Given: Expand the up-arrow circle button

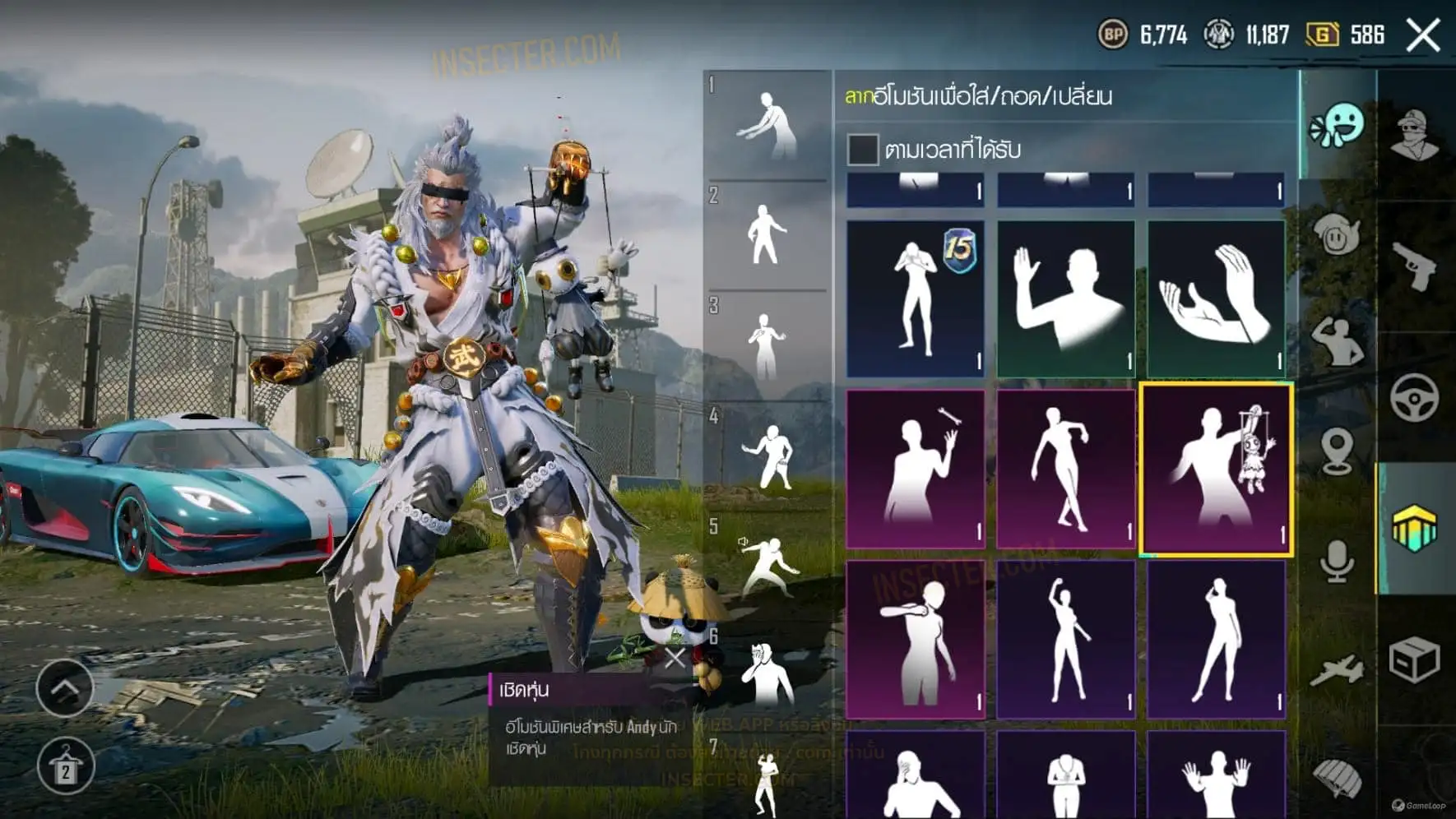Looking at the screenshot, I should [x=65, y=687].
